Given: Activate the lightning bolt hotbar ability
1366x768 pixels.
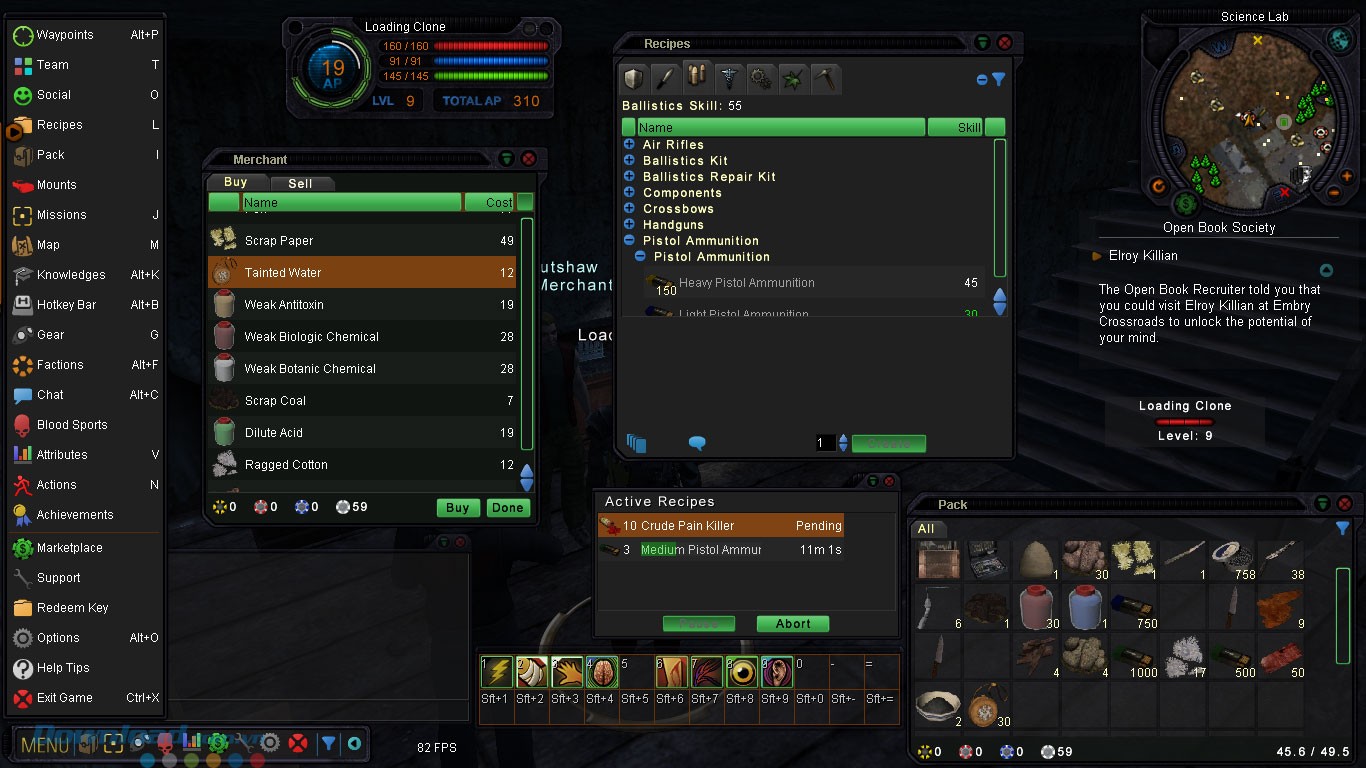Looking at the screenshot, I should [x=497, y=672].
